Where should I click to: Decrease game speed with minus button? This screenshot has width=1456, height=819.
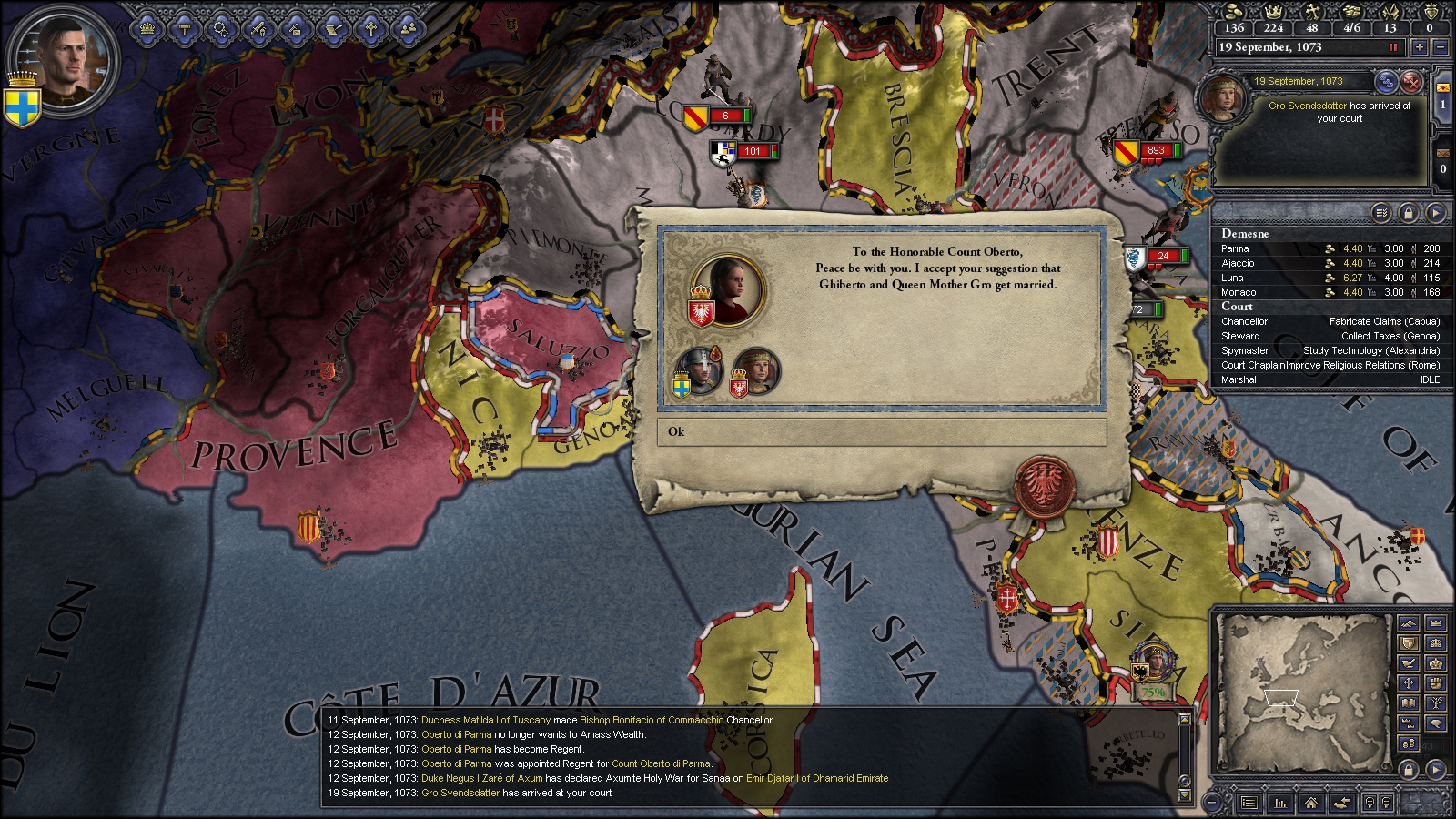click(1439, 47)
